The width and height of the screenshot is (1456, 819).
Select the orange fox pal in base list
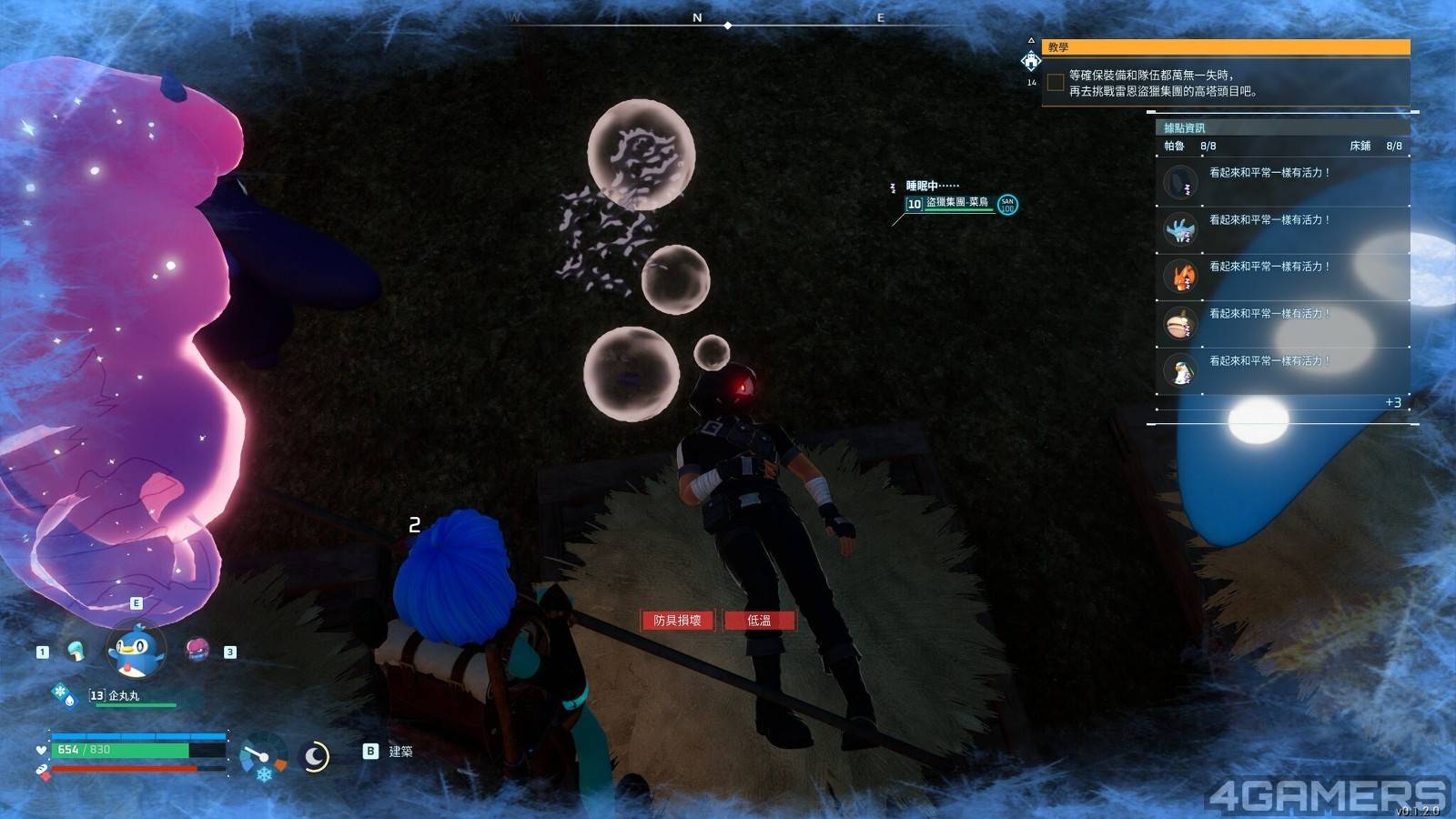click(1180, 277)
